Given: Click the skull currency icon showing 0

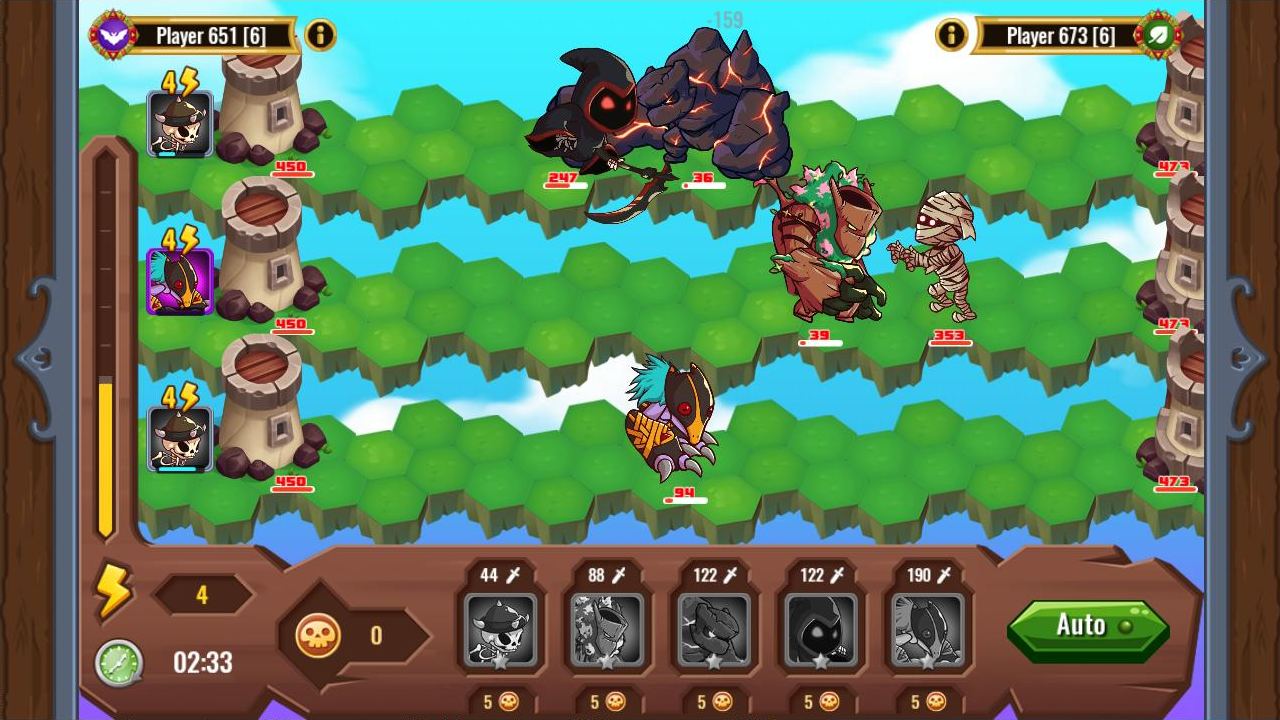Looking at the screenshot, I should [x=316, y=636].
